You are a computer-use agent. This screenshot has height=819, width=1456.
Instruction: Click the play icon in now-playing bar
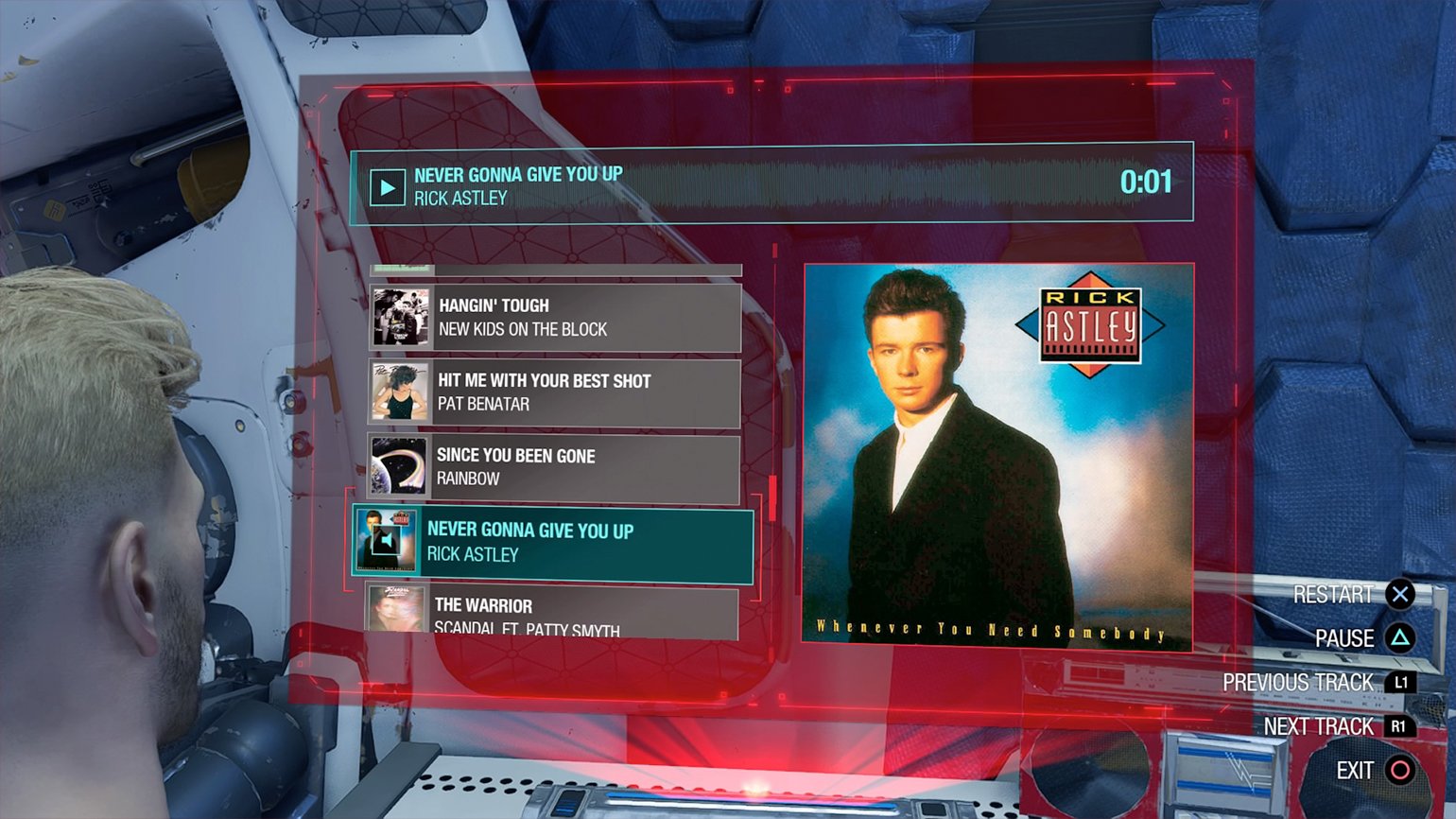387,187
